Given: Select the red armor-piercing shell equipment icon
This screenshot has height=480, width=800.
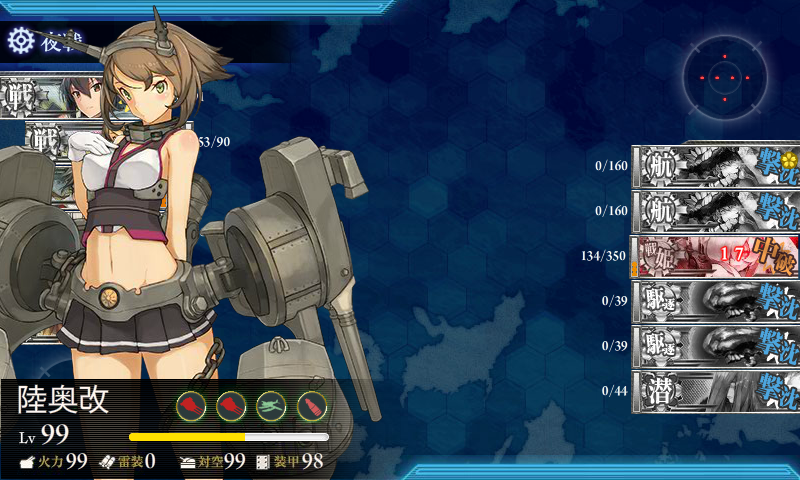Looking at the screenshot, I should 312,406.
